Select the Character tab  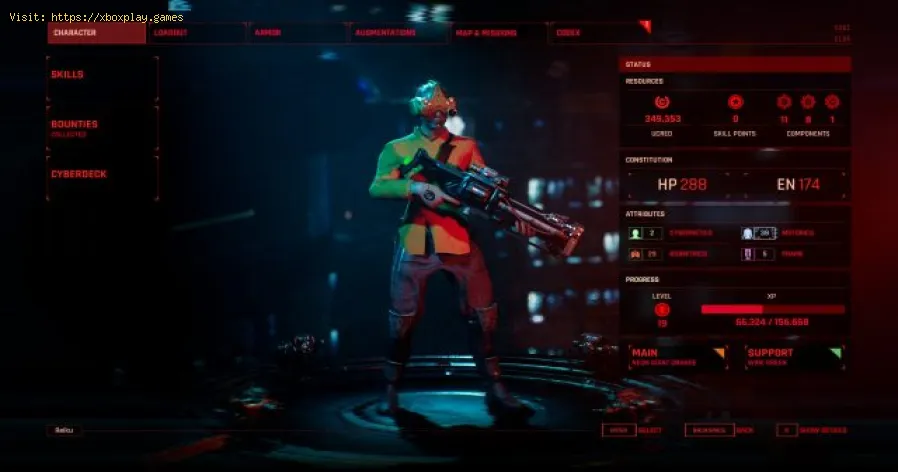point(97,33)
